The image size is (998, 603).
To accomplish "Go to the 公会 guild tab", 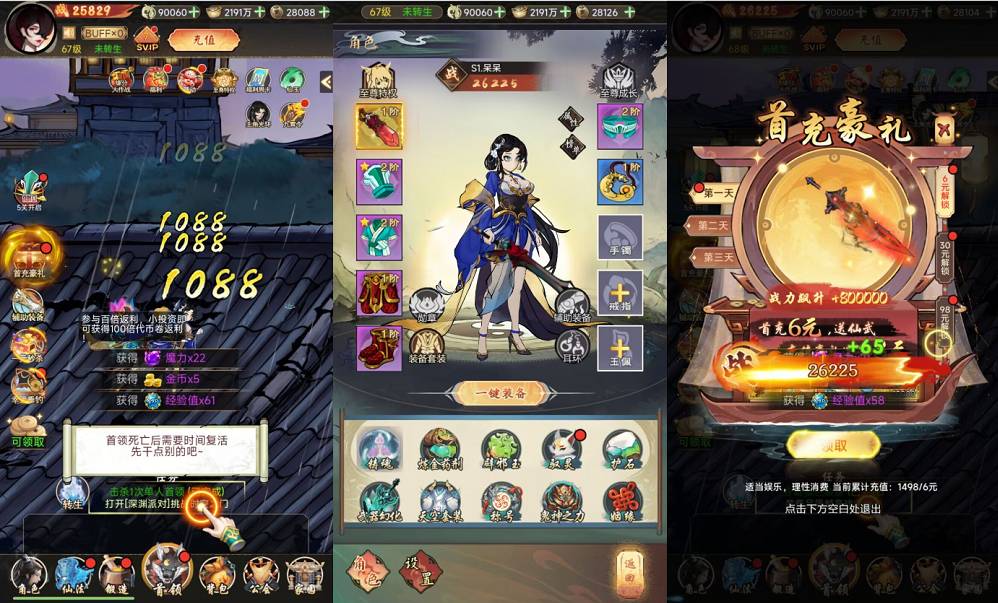I will 262,574.
